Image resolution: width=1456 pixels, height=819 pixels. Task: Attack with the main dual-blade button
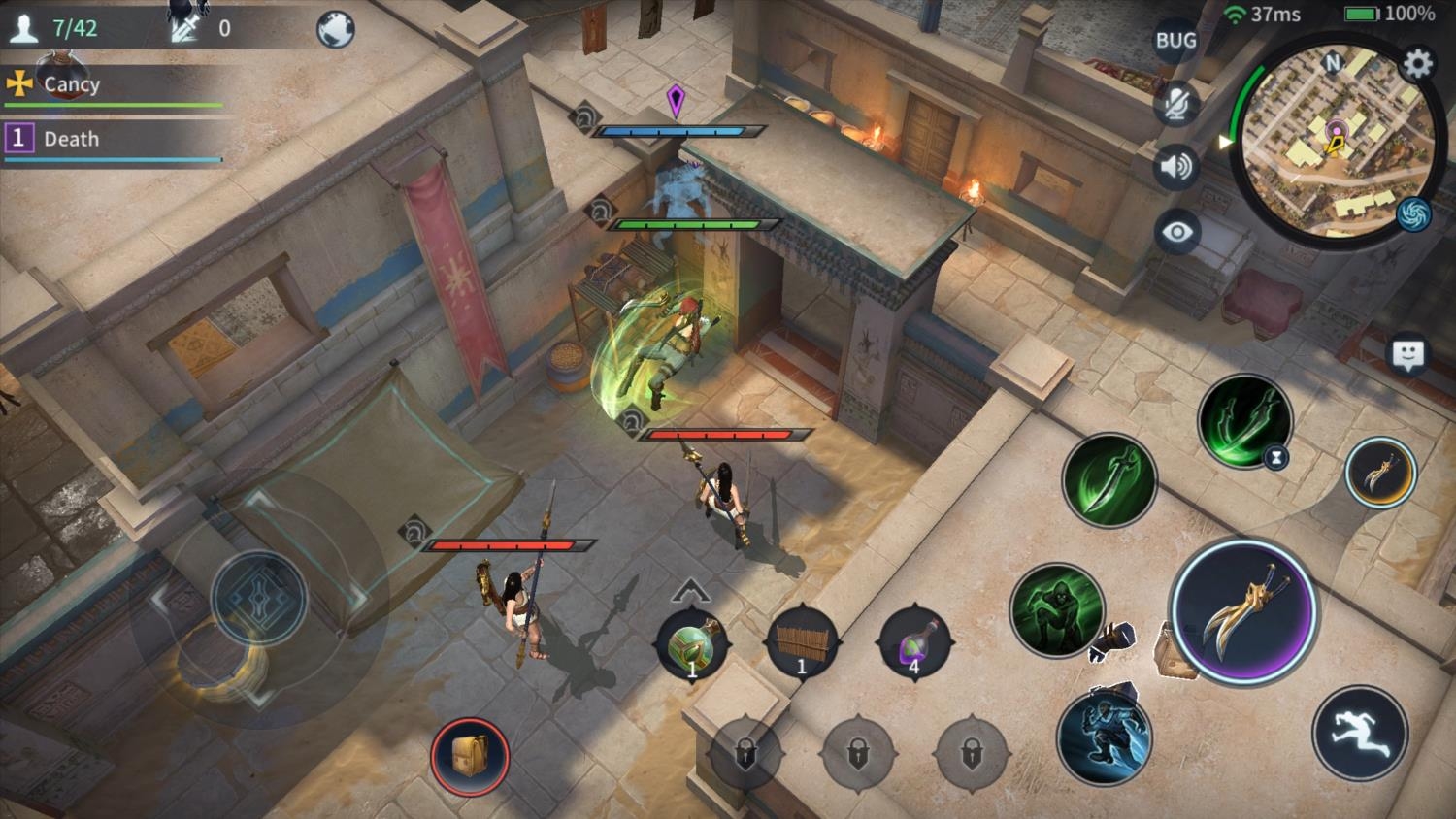click(x=1243, y=611)
